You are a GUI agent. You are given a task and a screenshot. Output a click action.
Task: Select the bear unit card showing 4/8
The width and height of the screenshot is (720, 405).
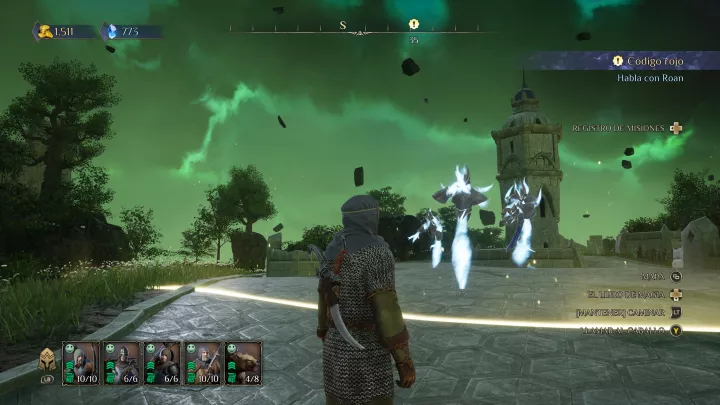[x=243, y=363]
